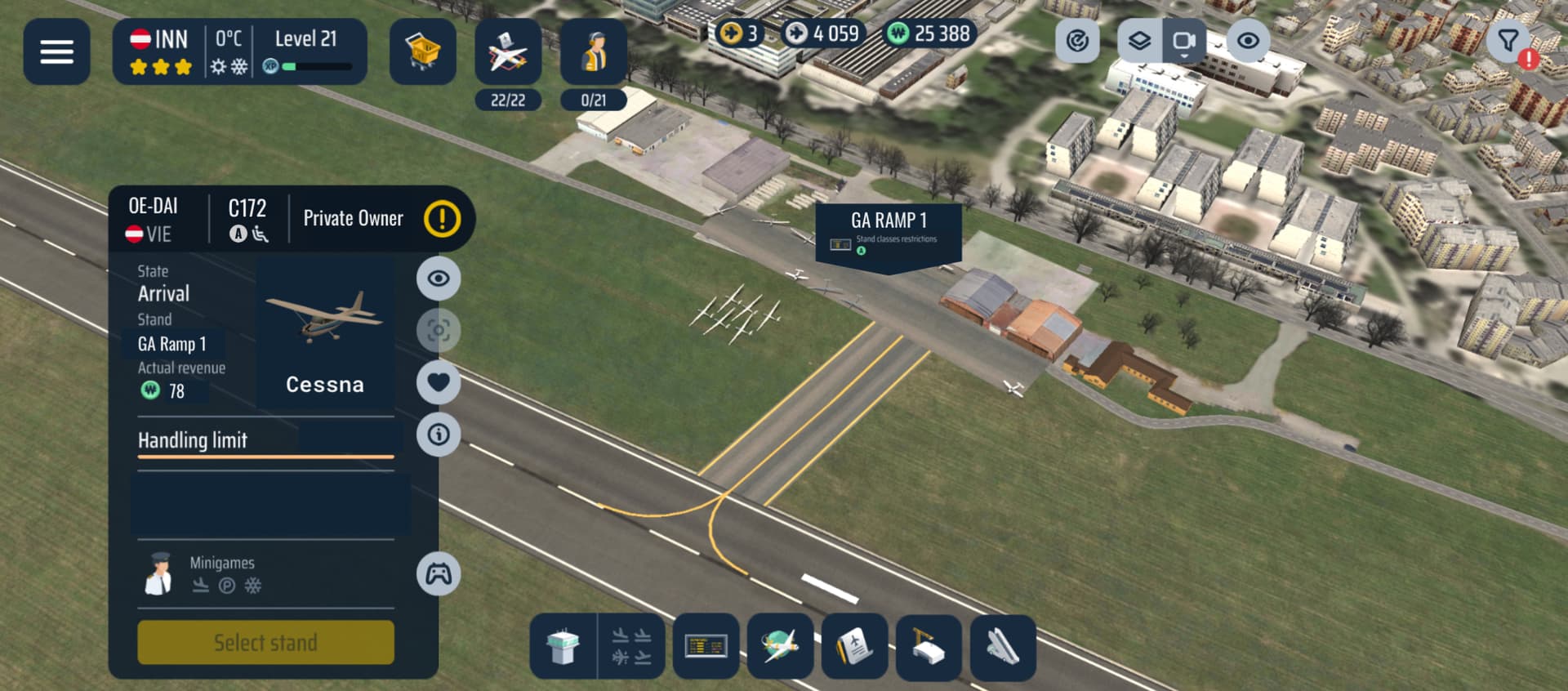
Task: Open the filter funnel with red alert
Action: (x=1509, y=41)
